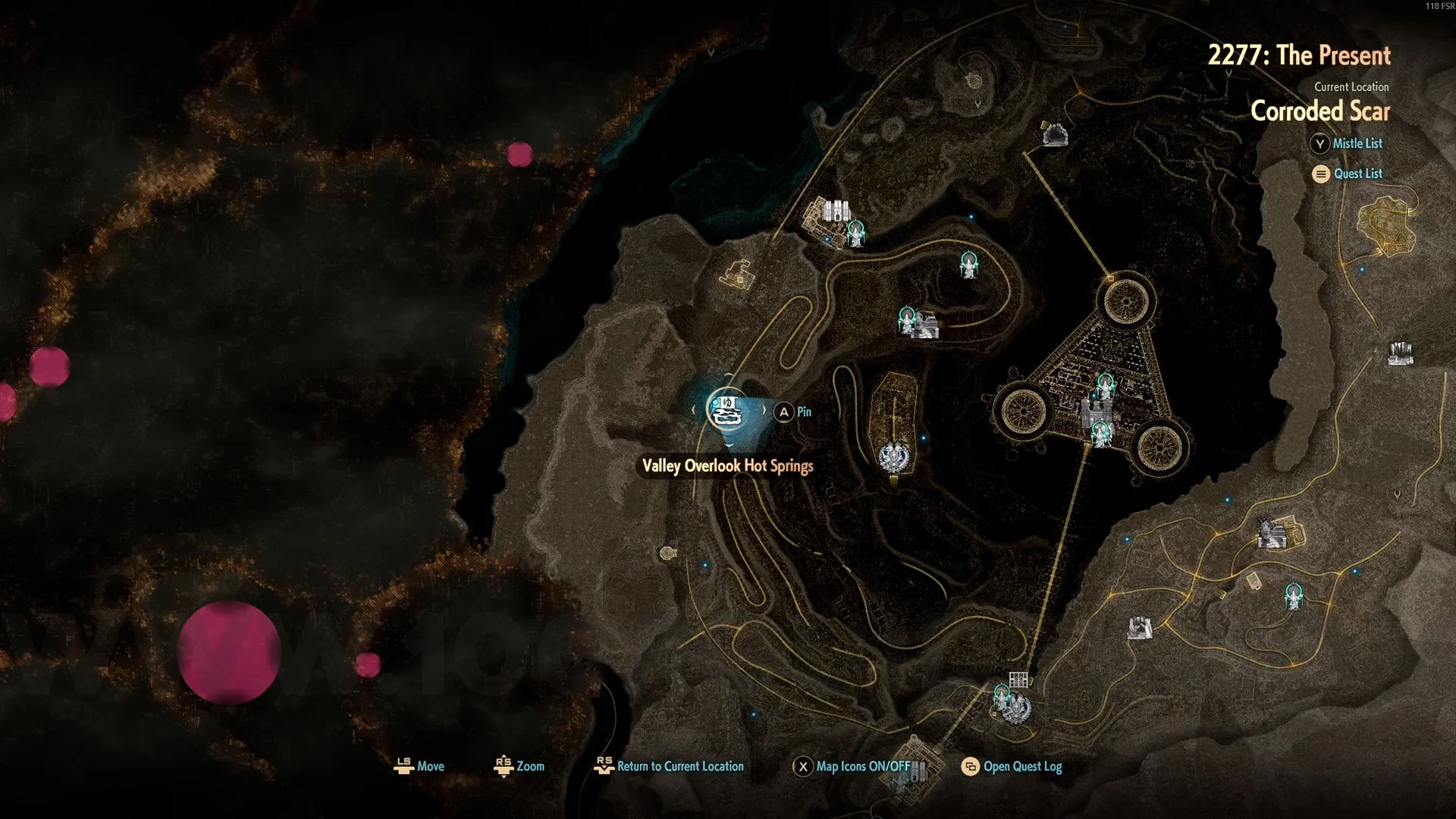Screen dimensions: 1456x819
Task: Pin the Valley Overlook Hot Springs
Action: click(793, 412)
